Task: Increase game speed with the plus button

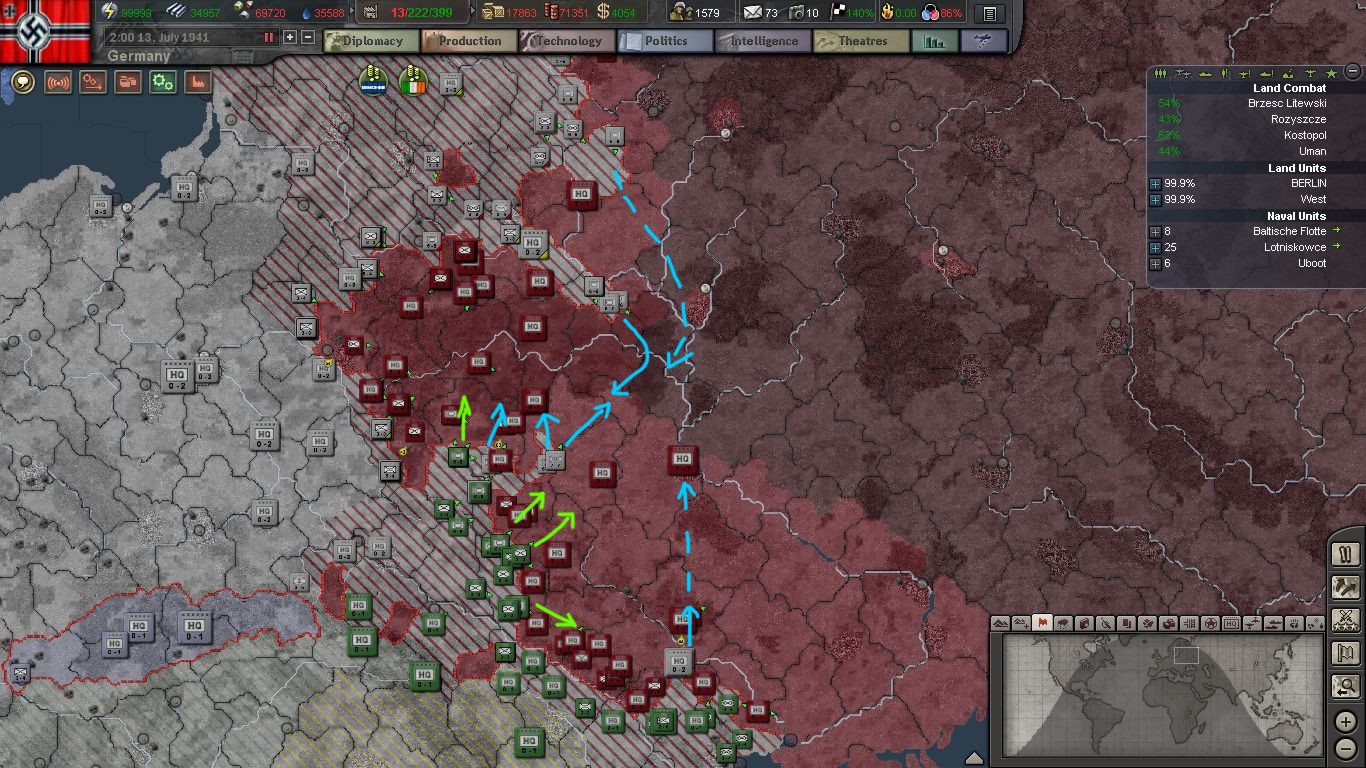Action: (x=290, y=37)
